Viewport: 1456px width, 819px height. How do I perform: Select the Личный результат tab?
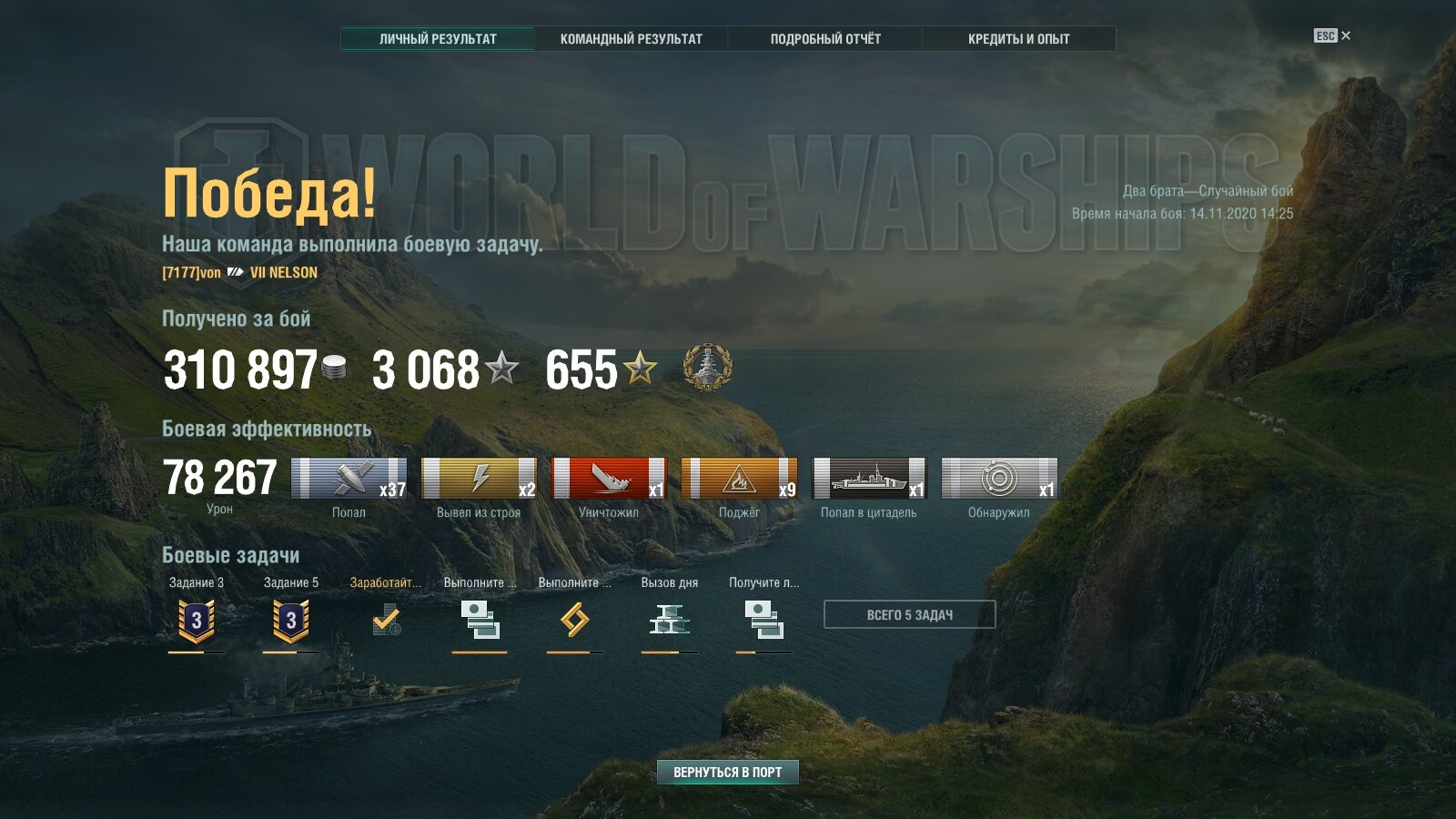(x=438, y=39)
